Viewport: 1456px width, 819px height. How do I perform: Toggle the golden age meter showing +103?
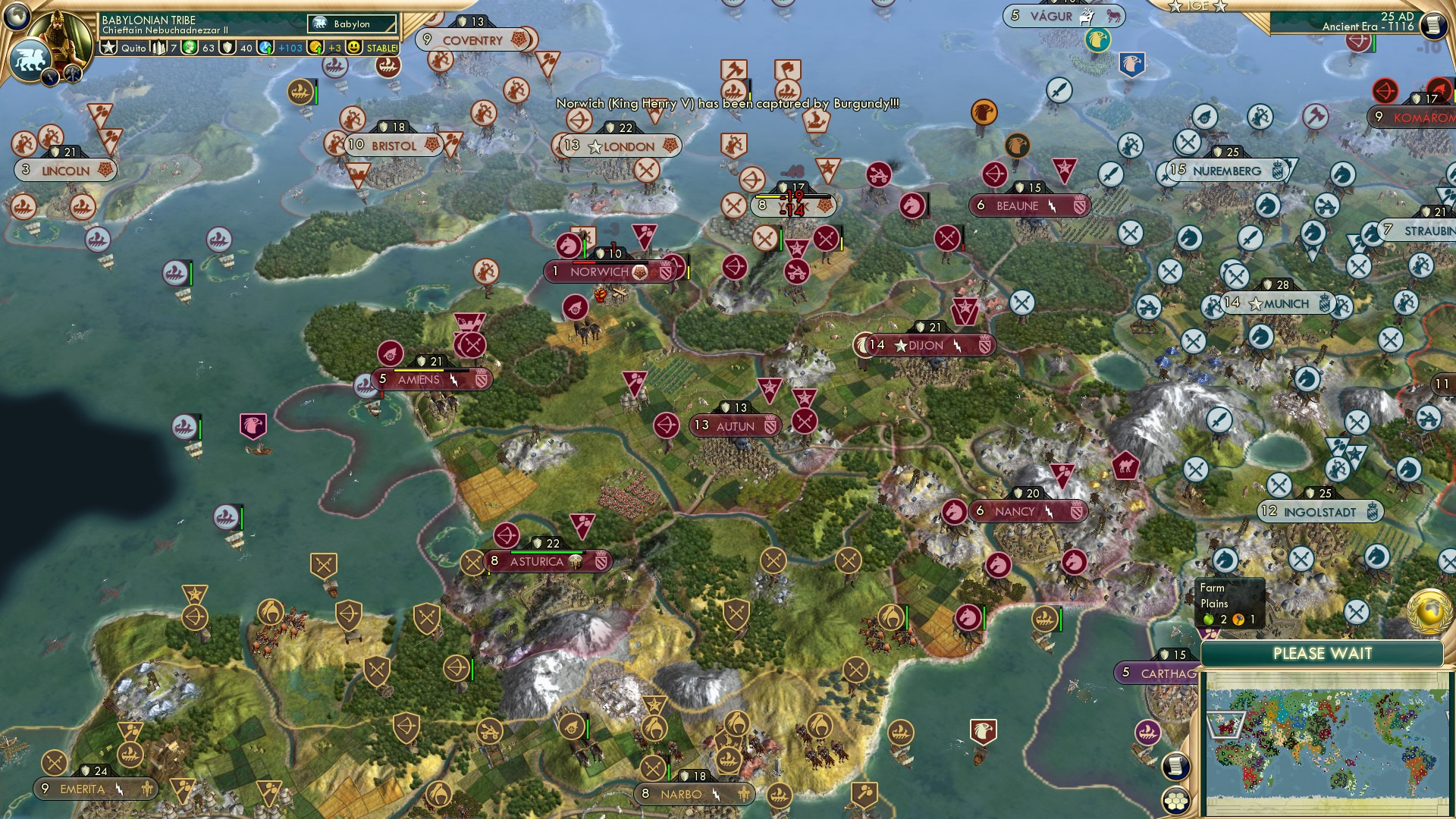pos(265,48)
